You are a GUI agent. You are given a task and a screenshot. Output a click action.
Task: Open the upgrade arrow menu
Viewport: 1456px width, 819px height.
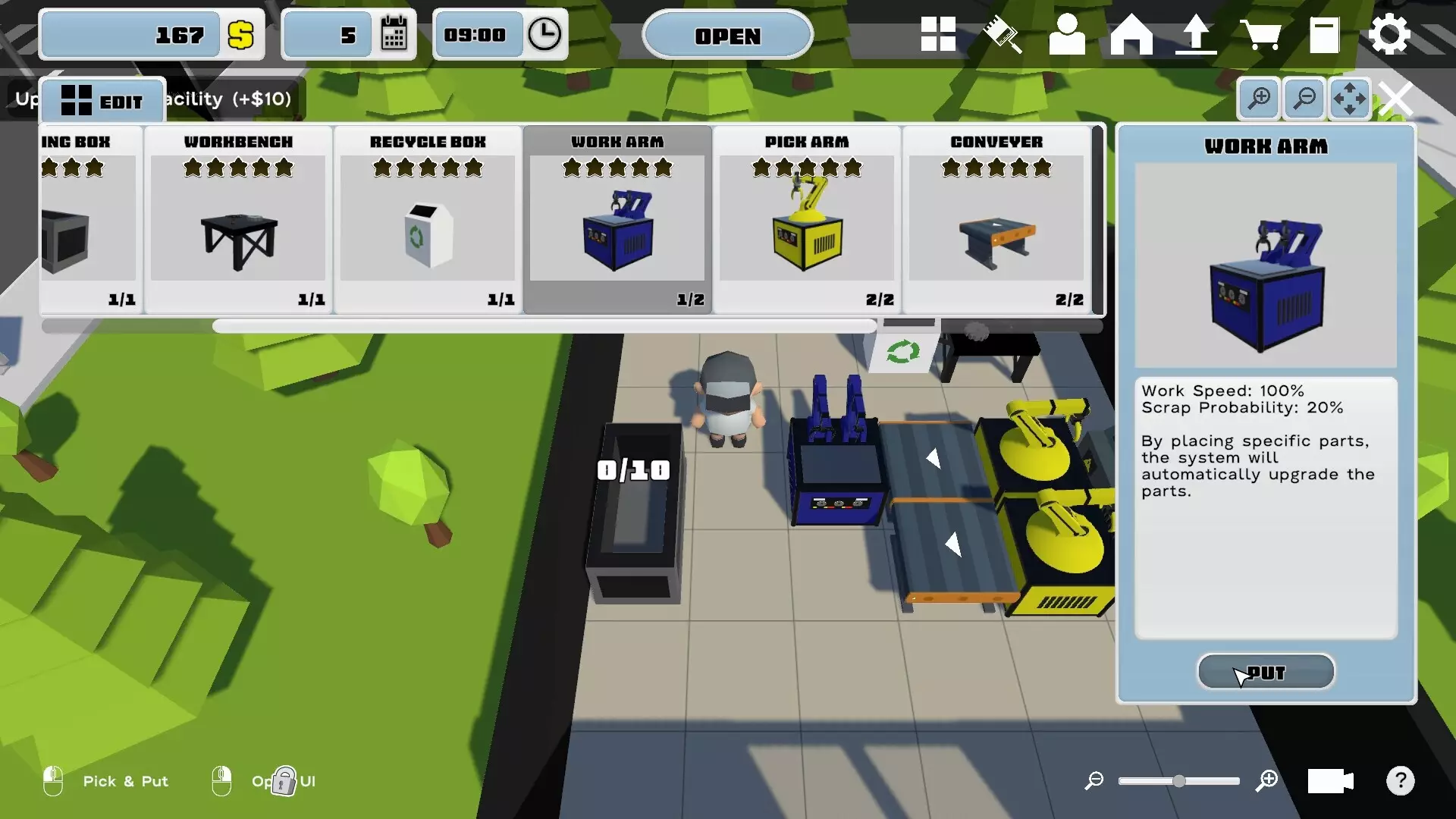click(1196, 35)
